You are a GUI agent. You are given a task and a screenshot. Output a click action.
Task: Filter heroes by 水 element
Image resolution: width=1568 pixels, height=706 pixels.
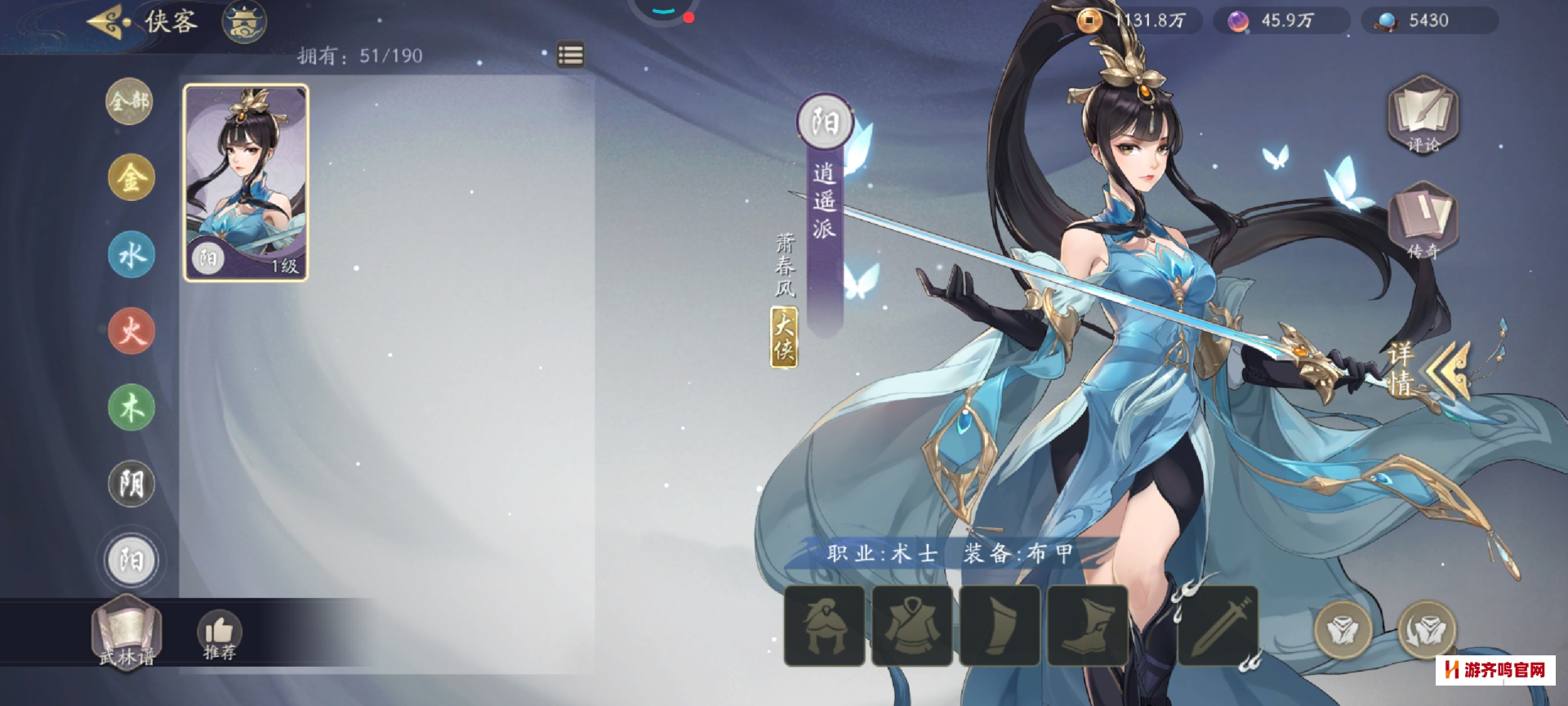click(131, 254)
